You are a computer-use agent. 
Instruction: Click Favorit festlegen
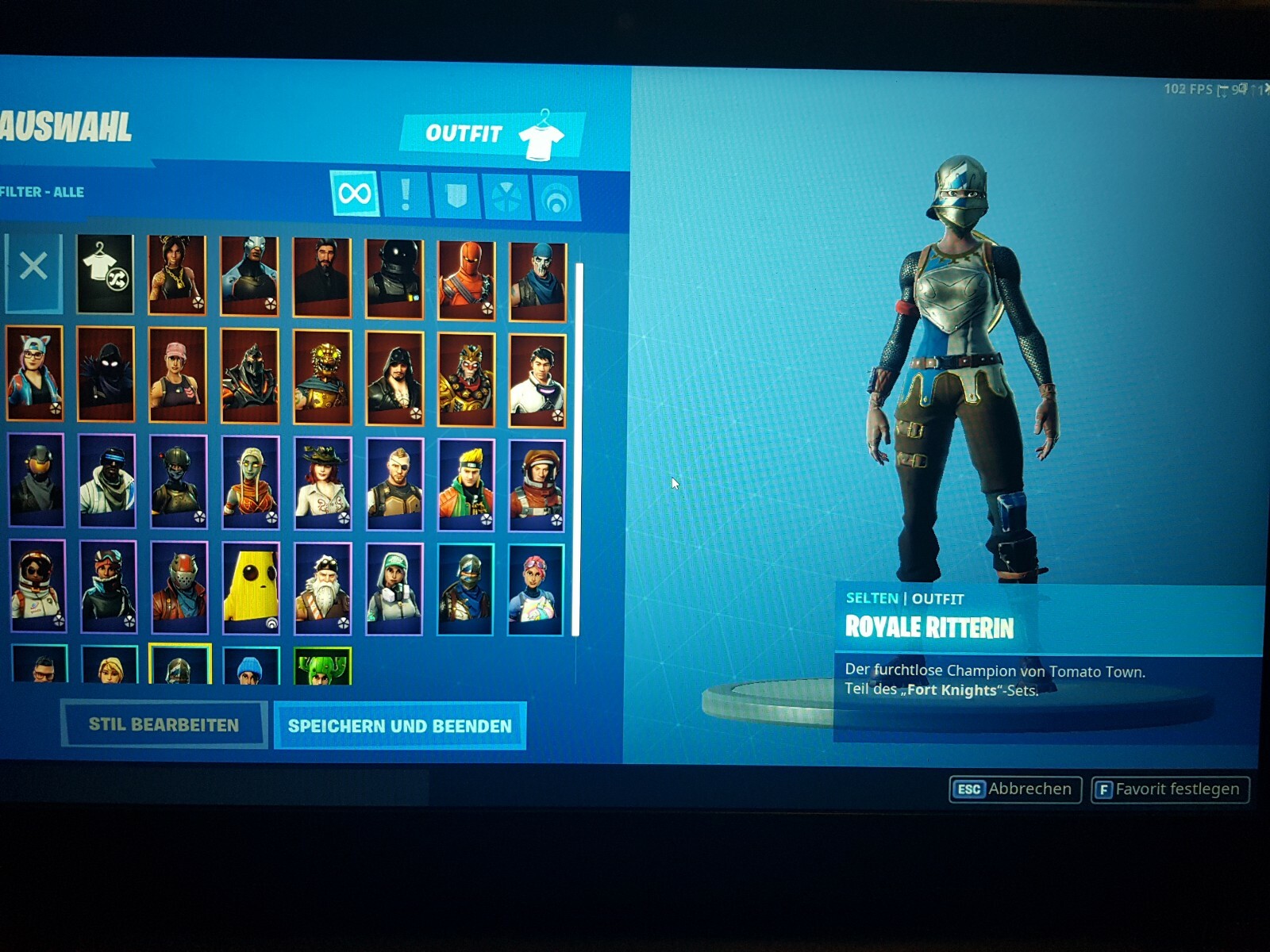click(x=1171, y=789)
